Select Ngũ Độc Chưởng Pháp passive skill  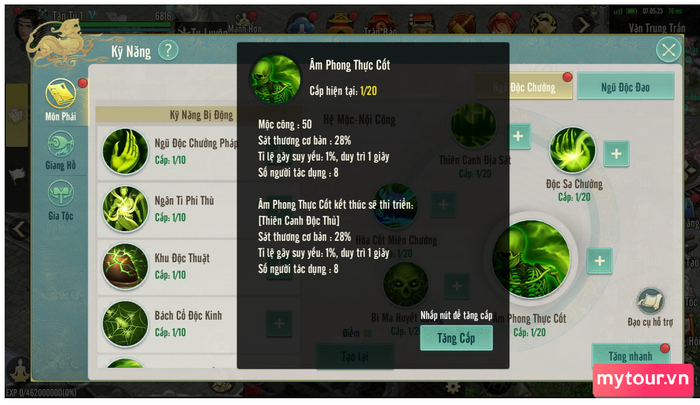pos(125,150)
